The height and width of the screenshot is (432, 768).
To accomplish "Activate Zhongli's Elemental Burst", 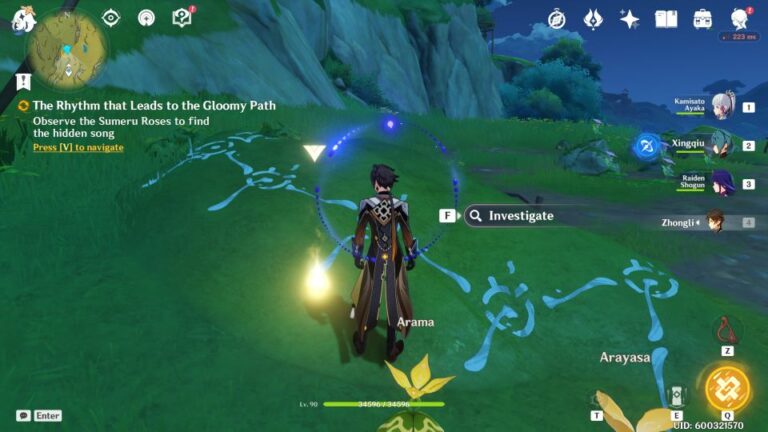I will [727, 388].
